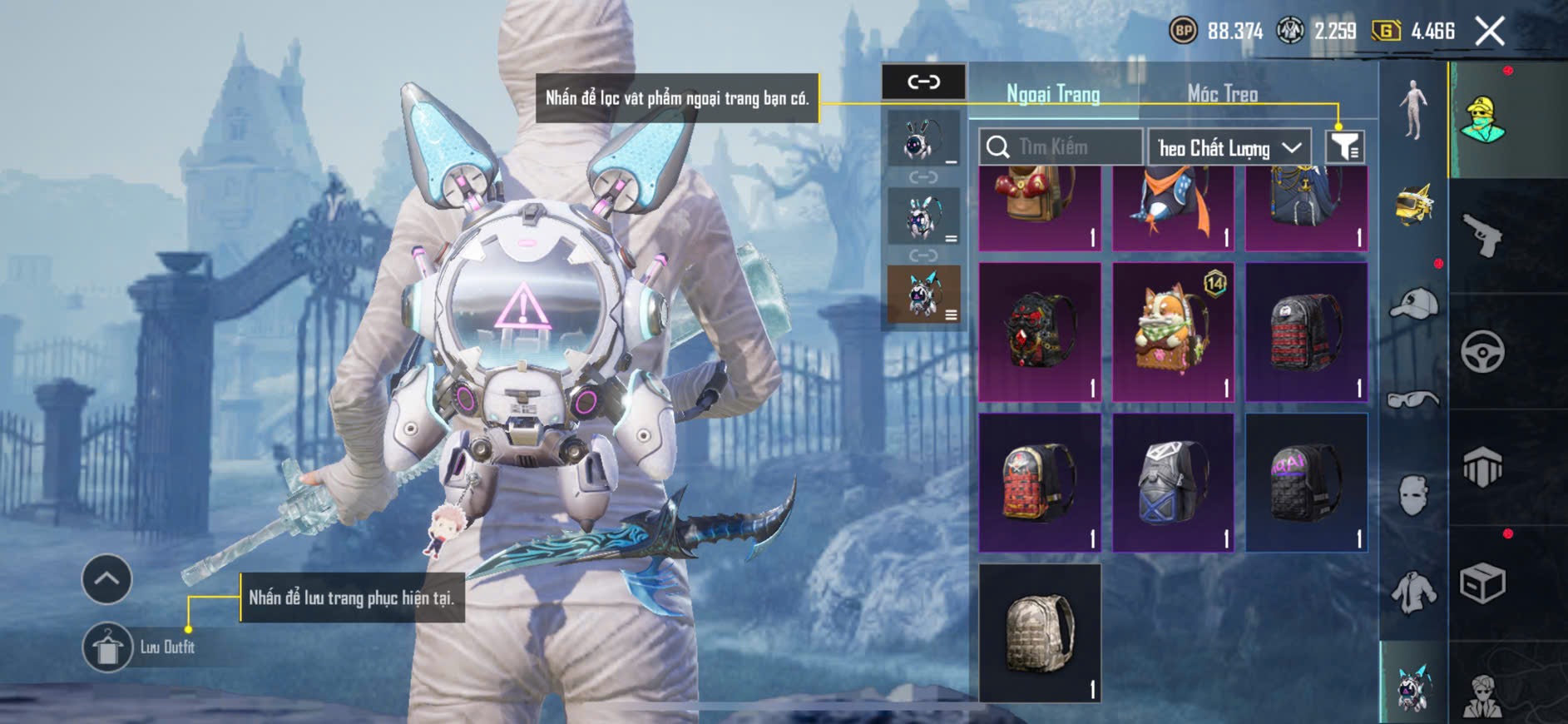The height and width of the screenshot is (724, 1568).
Task: Open the cap headwear category
Action: tap(1413, 304)
